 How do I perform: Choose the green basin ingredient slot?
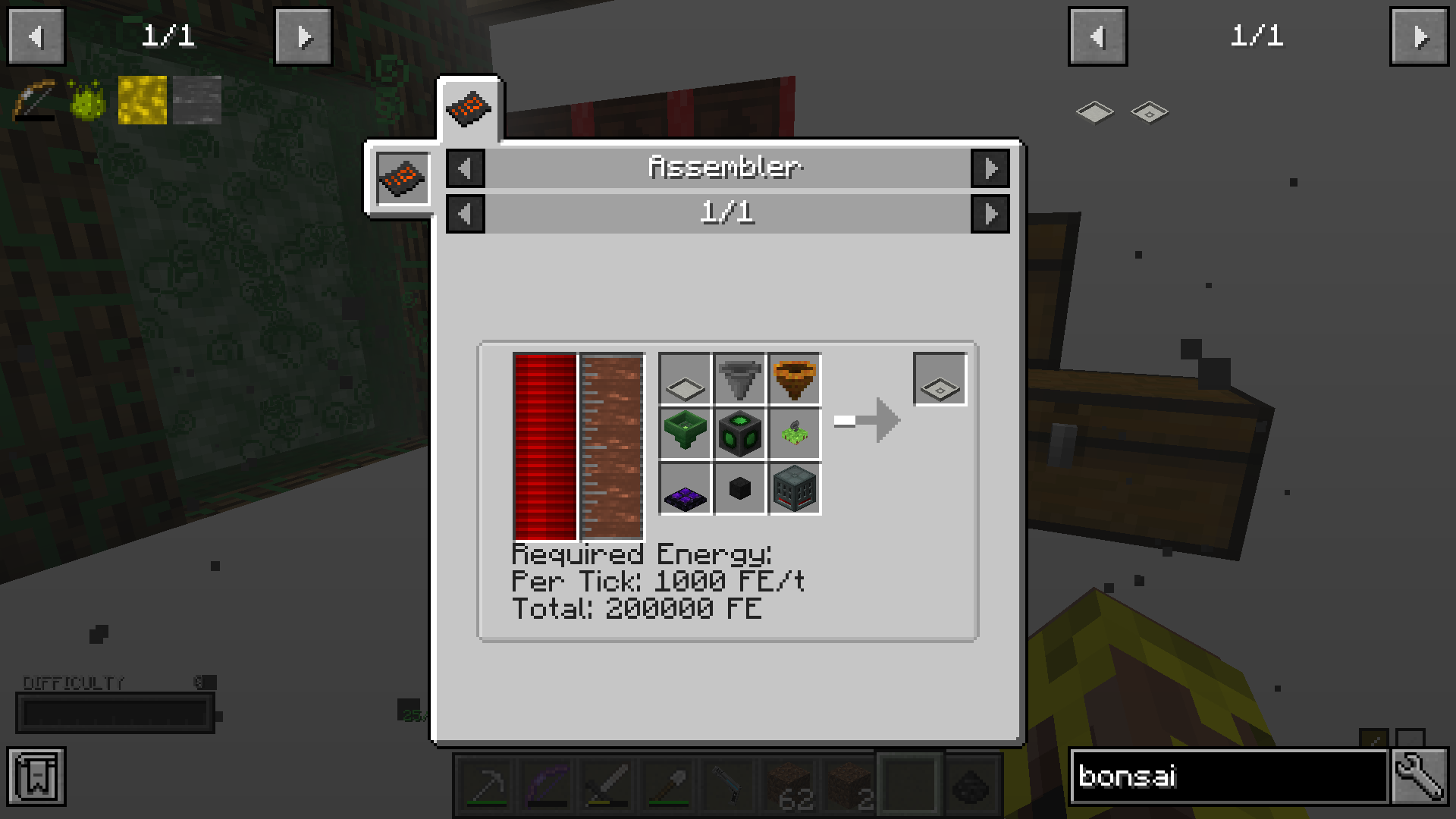(x=685, y=434)
